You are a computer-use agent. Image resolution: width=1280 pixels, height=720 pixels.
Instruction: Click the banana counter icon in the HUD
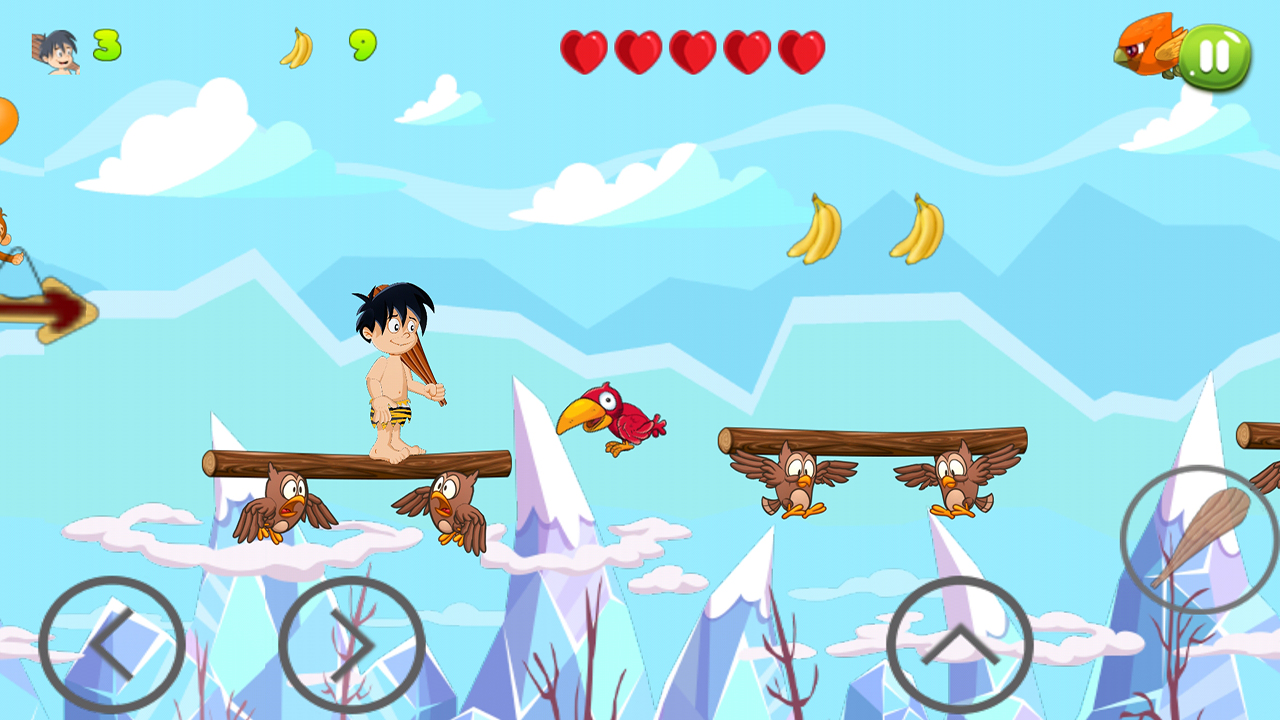(295, 45)
